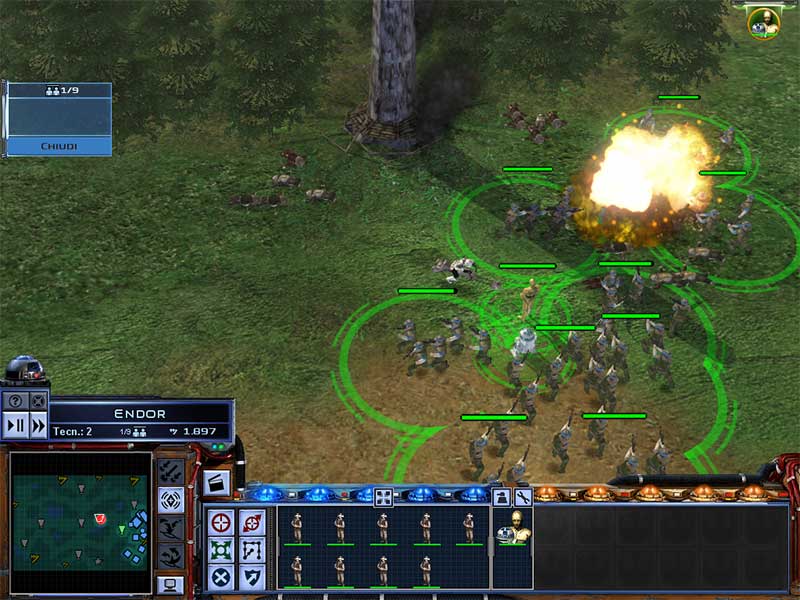
Task: Select the first rebel soldier squad card
Action: (297, 528)
